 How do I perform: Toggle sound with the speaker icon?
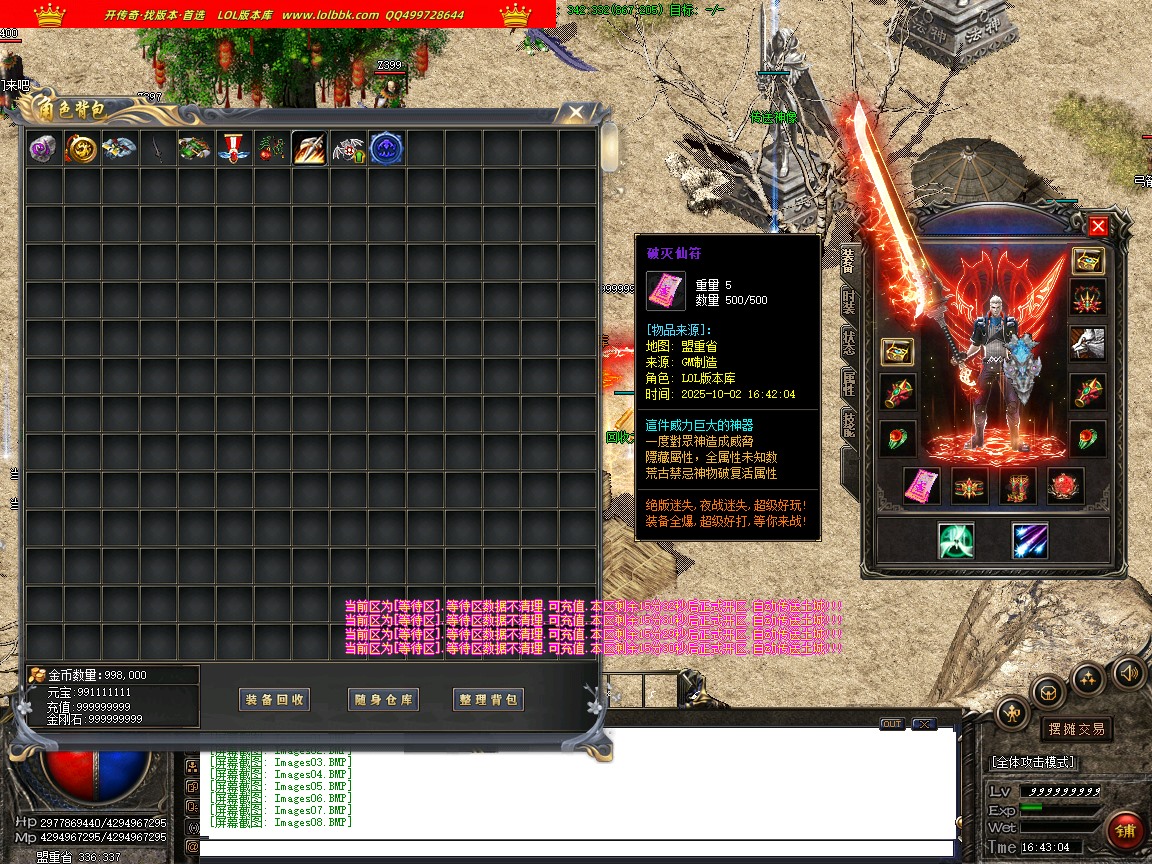click(1129, 672)
